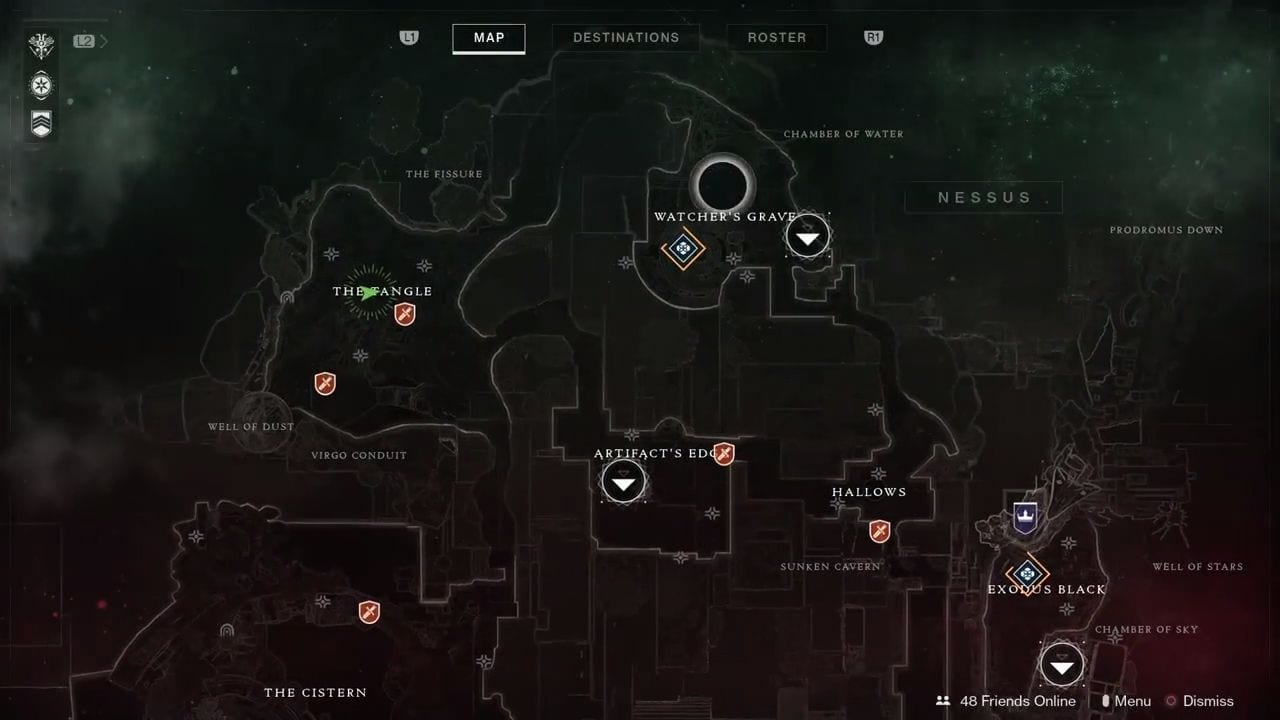1280x720 pixels.
Task: Open the Roster tab
Action: tap(776, 38)
